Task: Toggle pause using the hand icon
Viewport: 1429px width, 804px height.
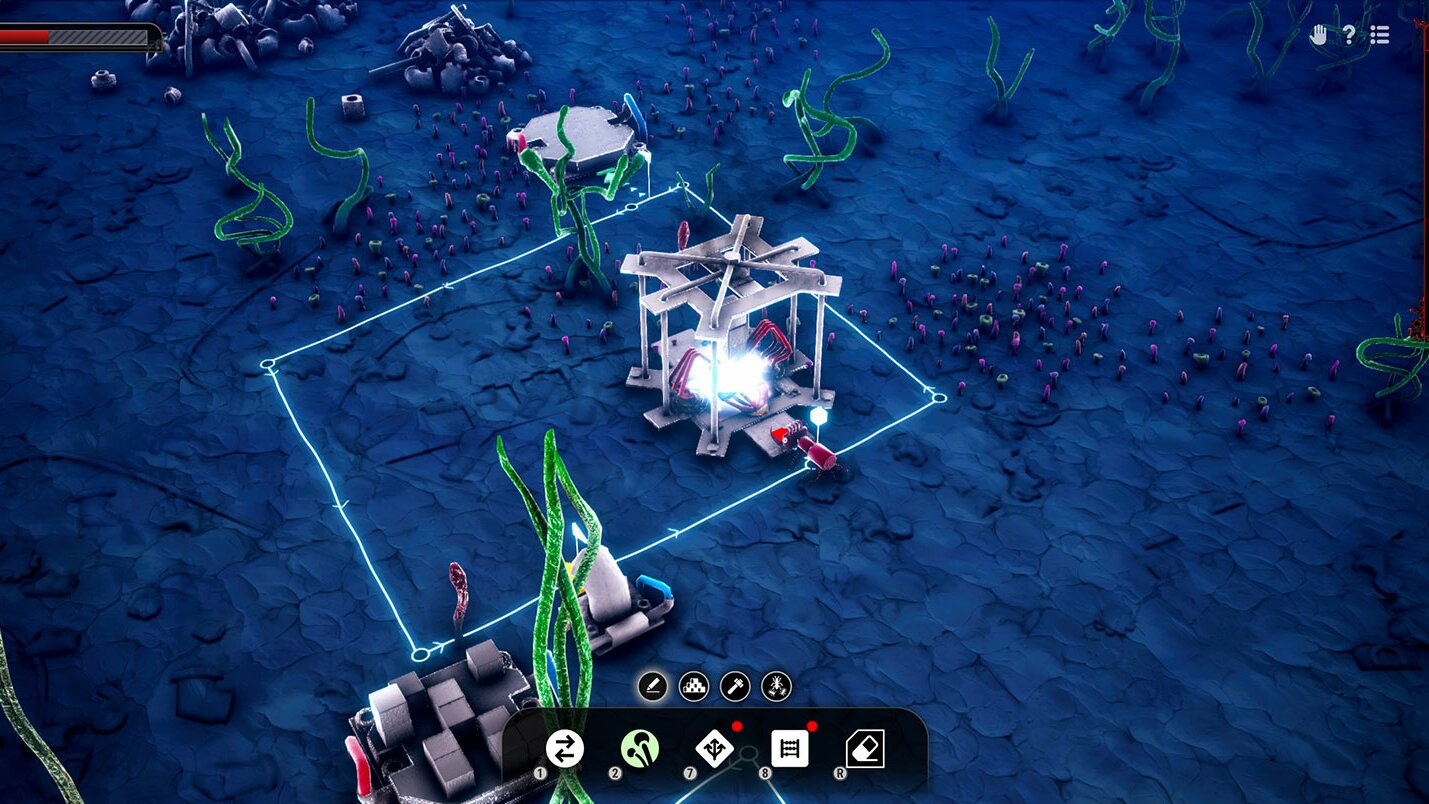Action: [1319, 35]
